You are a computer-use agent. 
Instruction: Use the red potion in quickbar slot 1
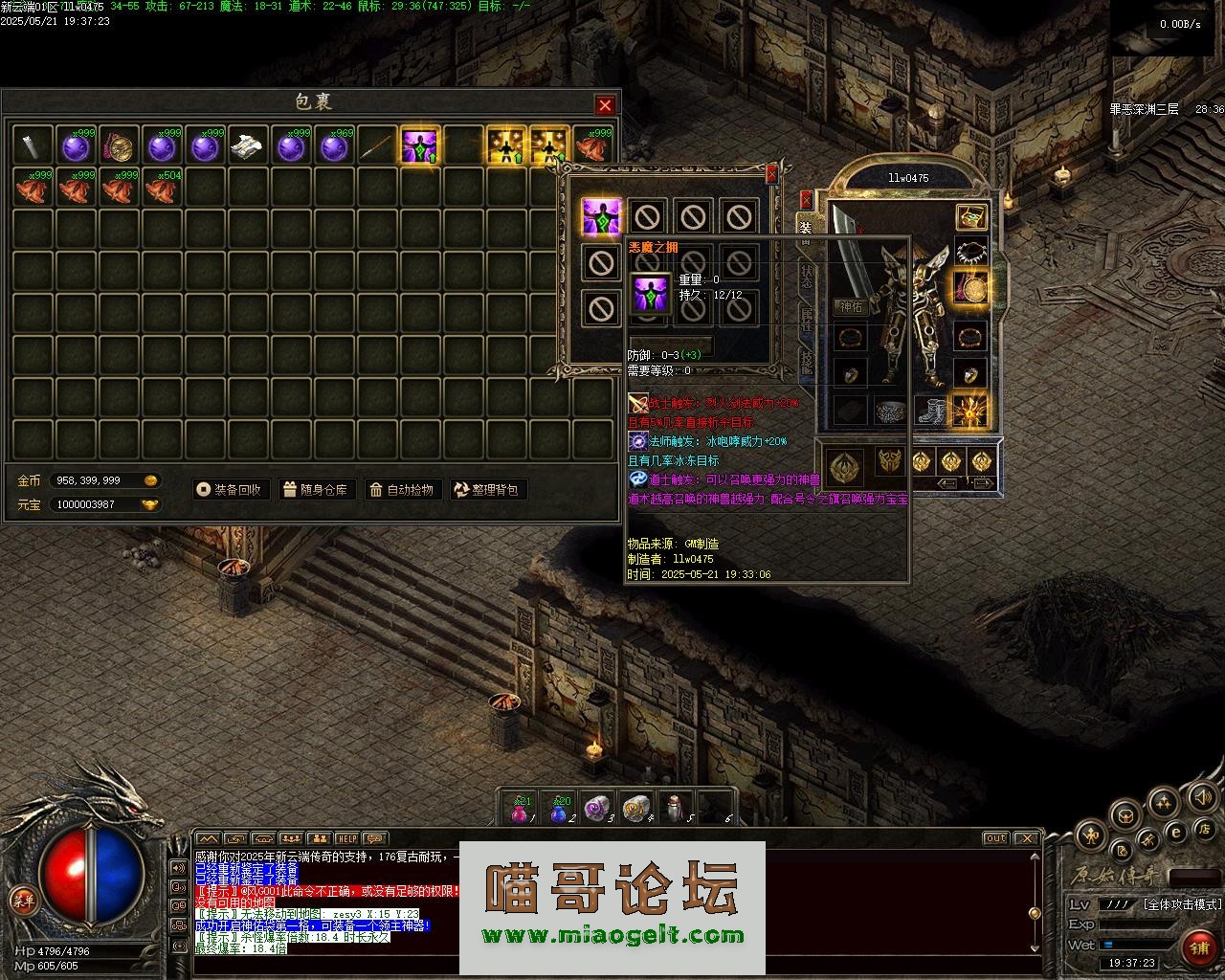(x=520, y=809)
